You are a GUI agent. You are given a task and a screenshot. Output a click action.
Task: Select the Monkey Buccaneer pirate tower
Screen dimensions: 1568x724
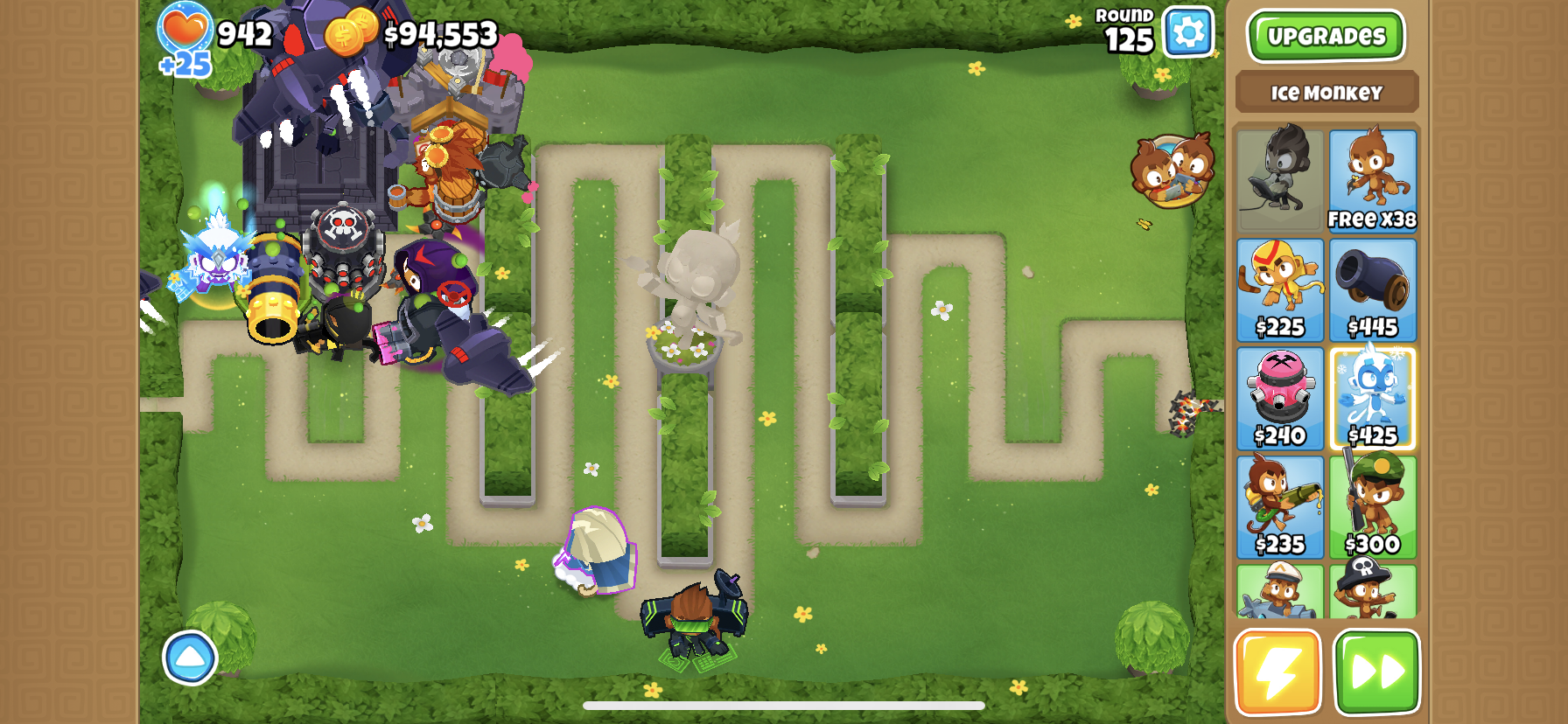point(1372,591)
